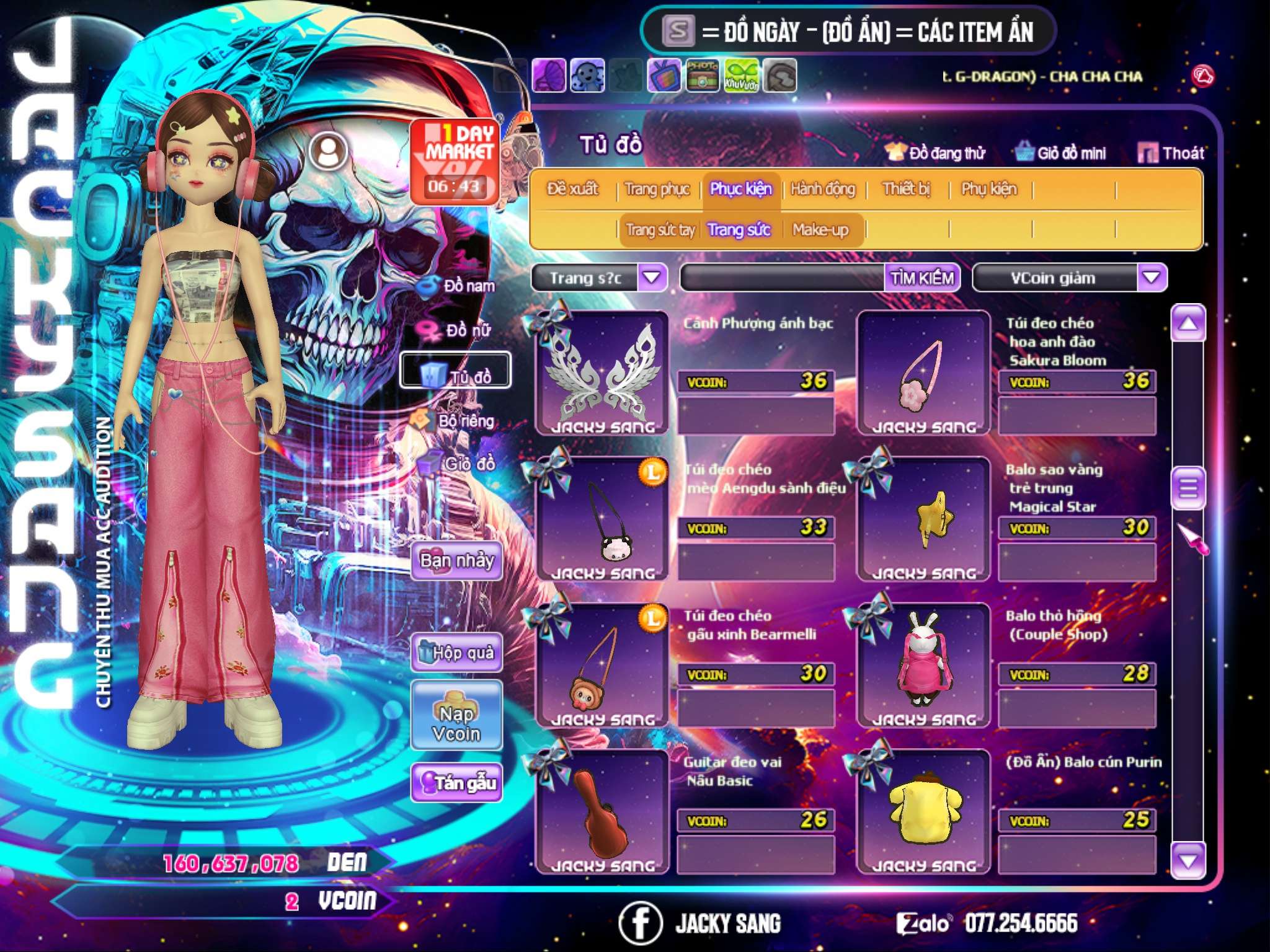The image size is (1270, 952).
Task: Open Giỏ đồ mini cart
Action: 1060,153
